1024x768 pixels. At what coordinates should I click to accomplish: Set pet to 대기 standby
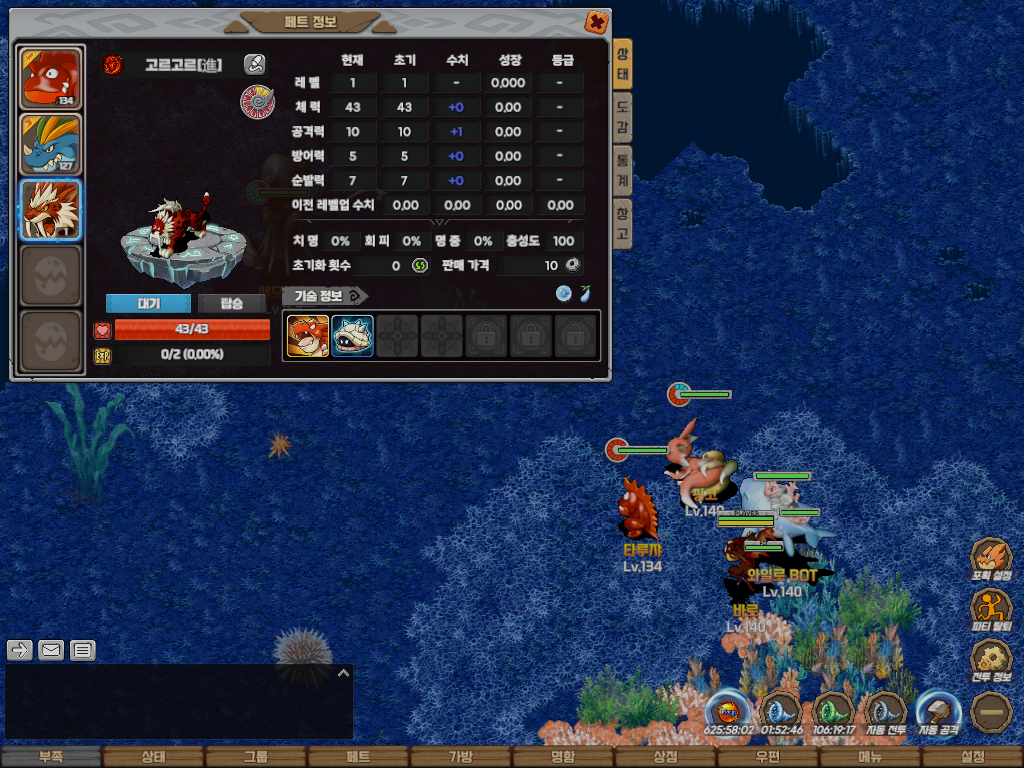[x=148, y=303]
